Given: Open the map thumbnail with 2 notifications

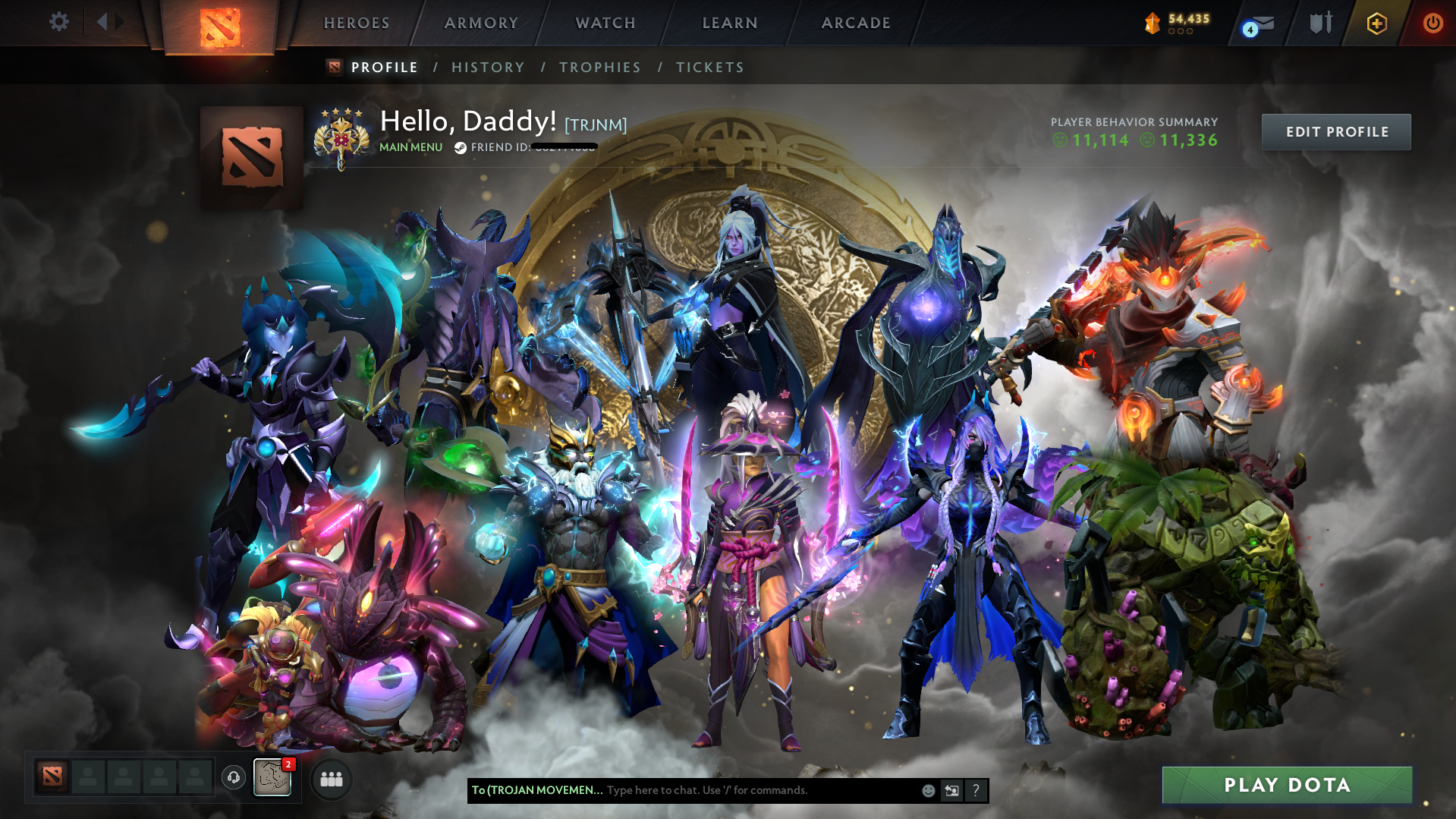Looking at the screenshot, I should tap(273, 779).
